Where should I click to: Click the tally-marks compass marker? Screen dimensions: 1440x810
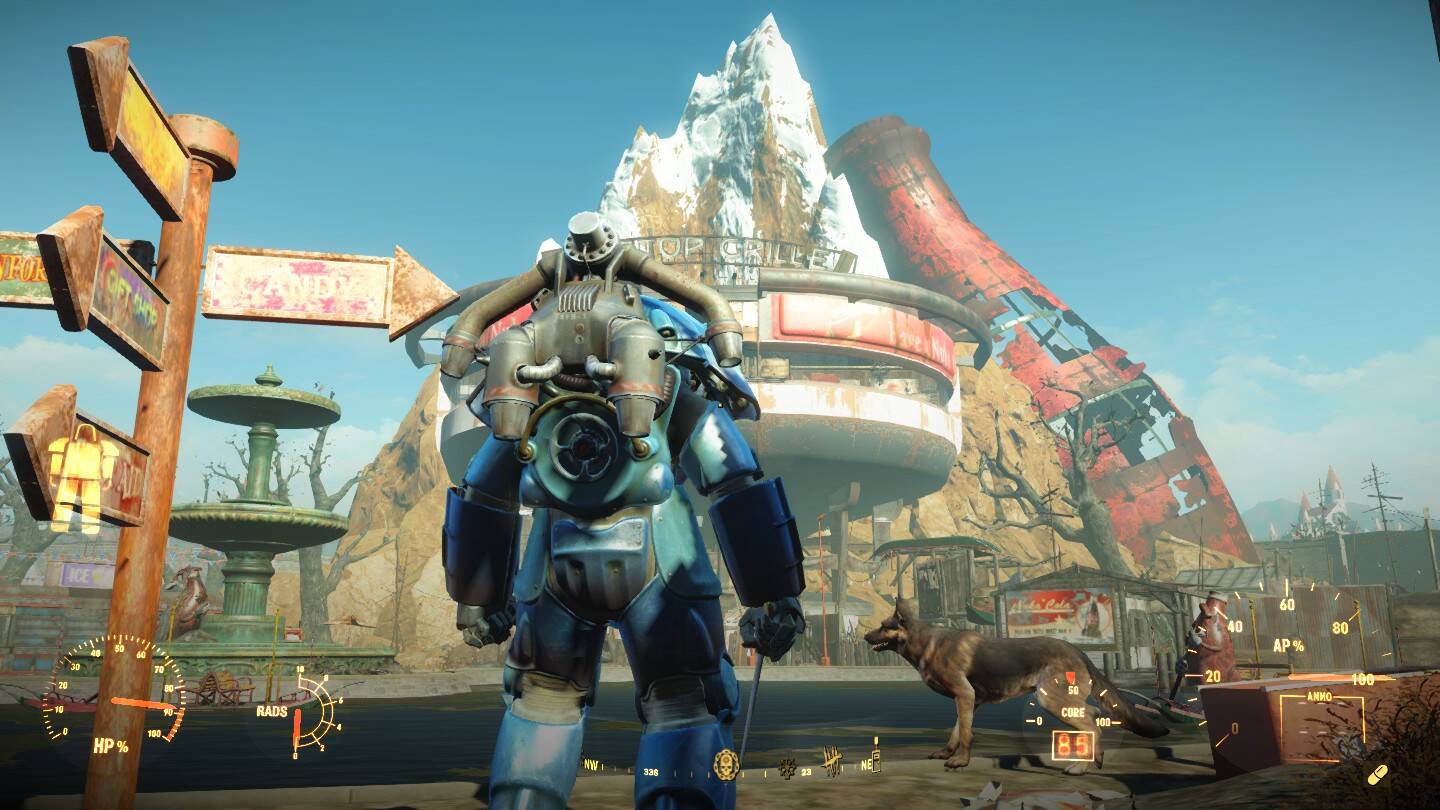[832, 762]
